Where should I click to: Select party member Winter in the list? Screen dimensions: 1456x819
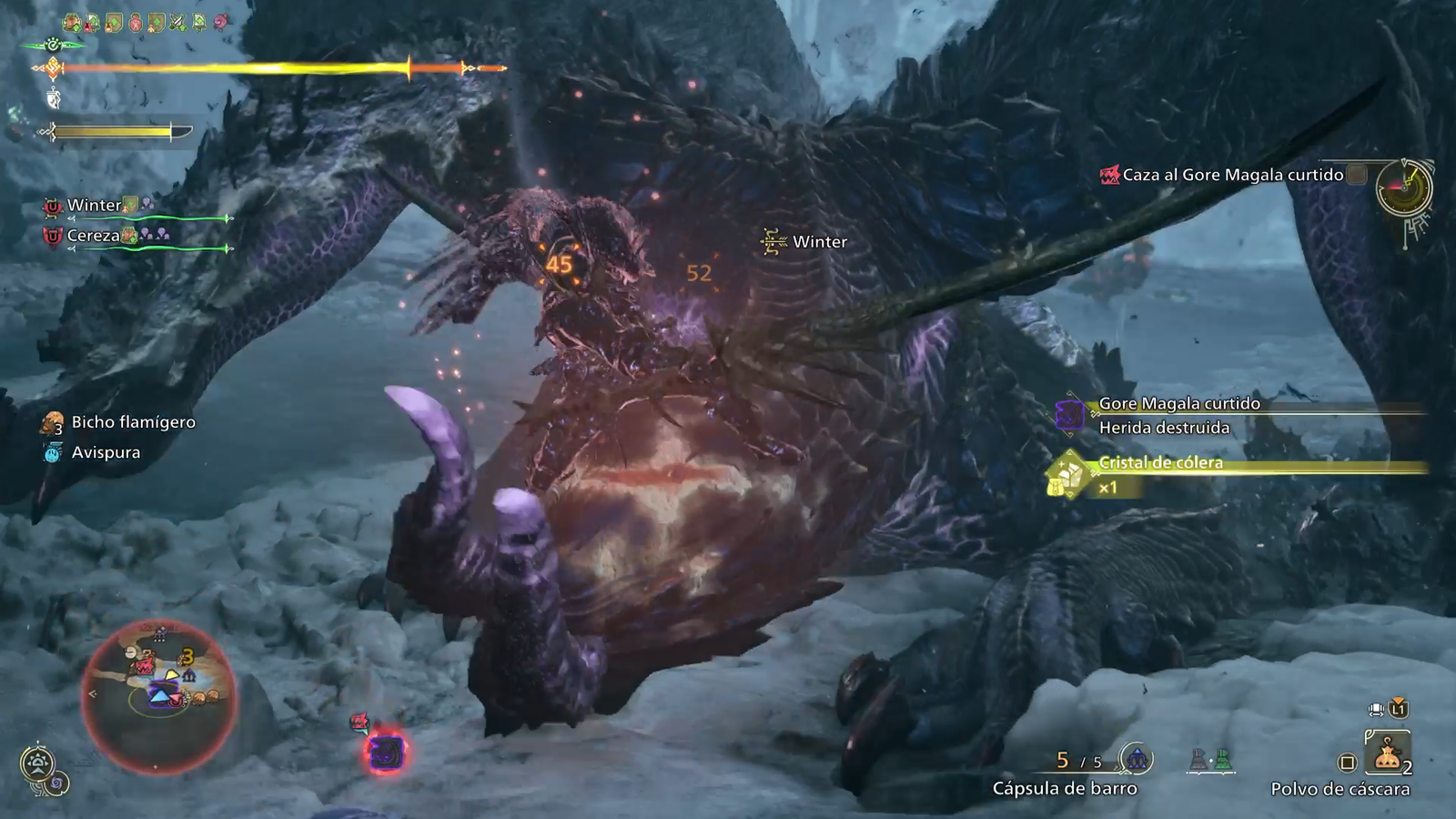[95, 206]
